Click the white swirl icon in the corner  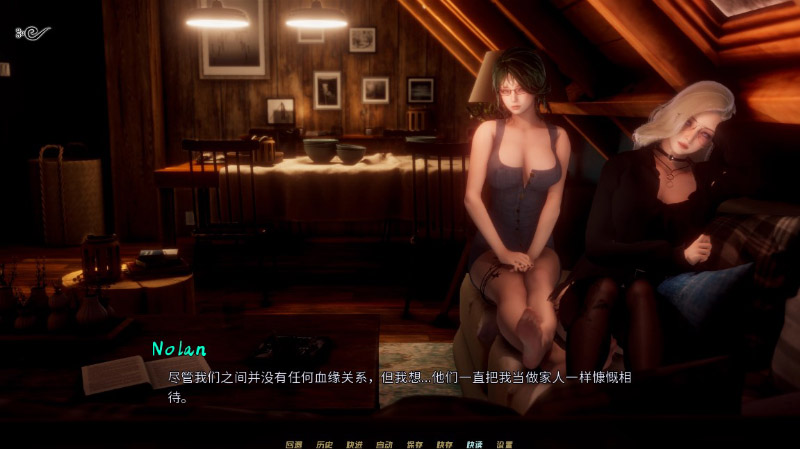[33, 33]
